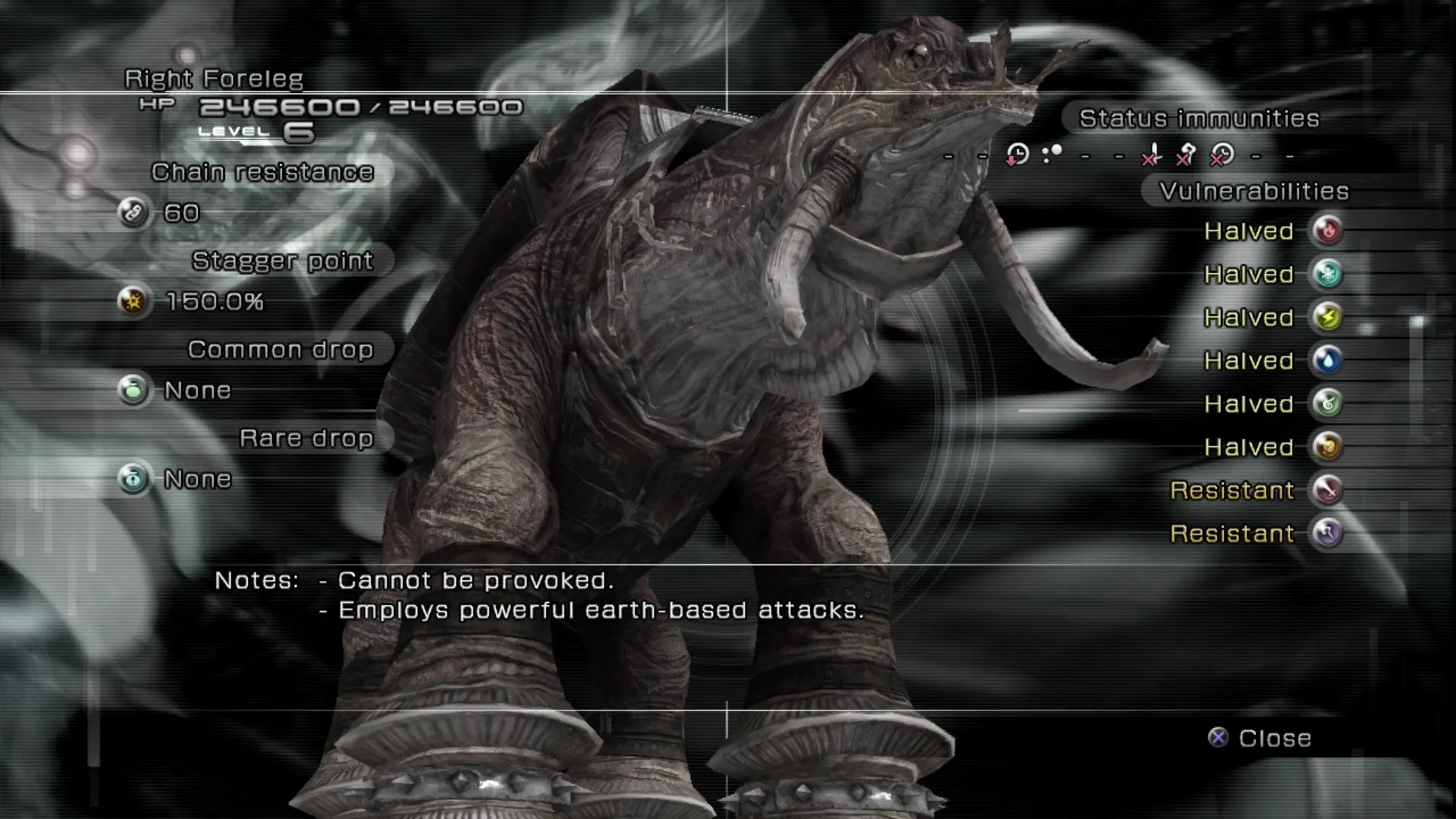
Task: Select the Status immunities header
Action: click(1199, 118)
